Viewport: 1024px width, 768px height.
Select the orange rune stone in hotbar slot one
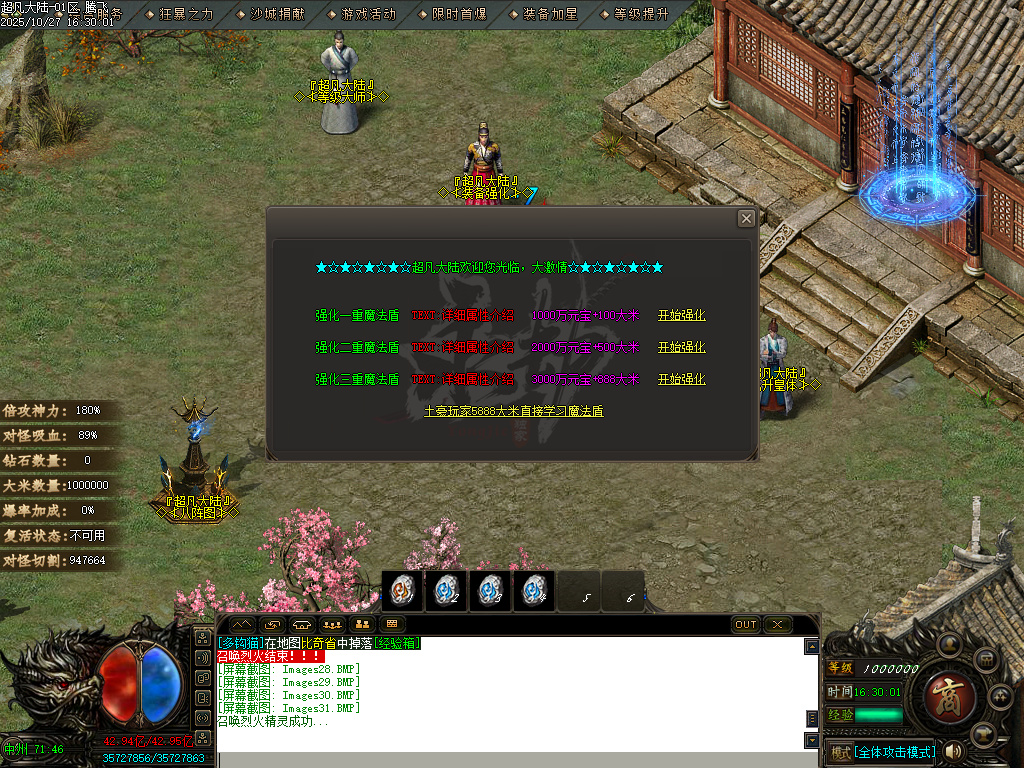point(402,591)
